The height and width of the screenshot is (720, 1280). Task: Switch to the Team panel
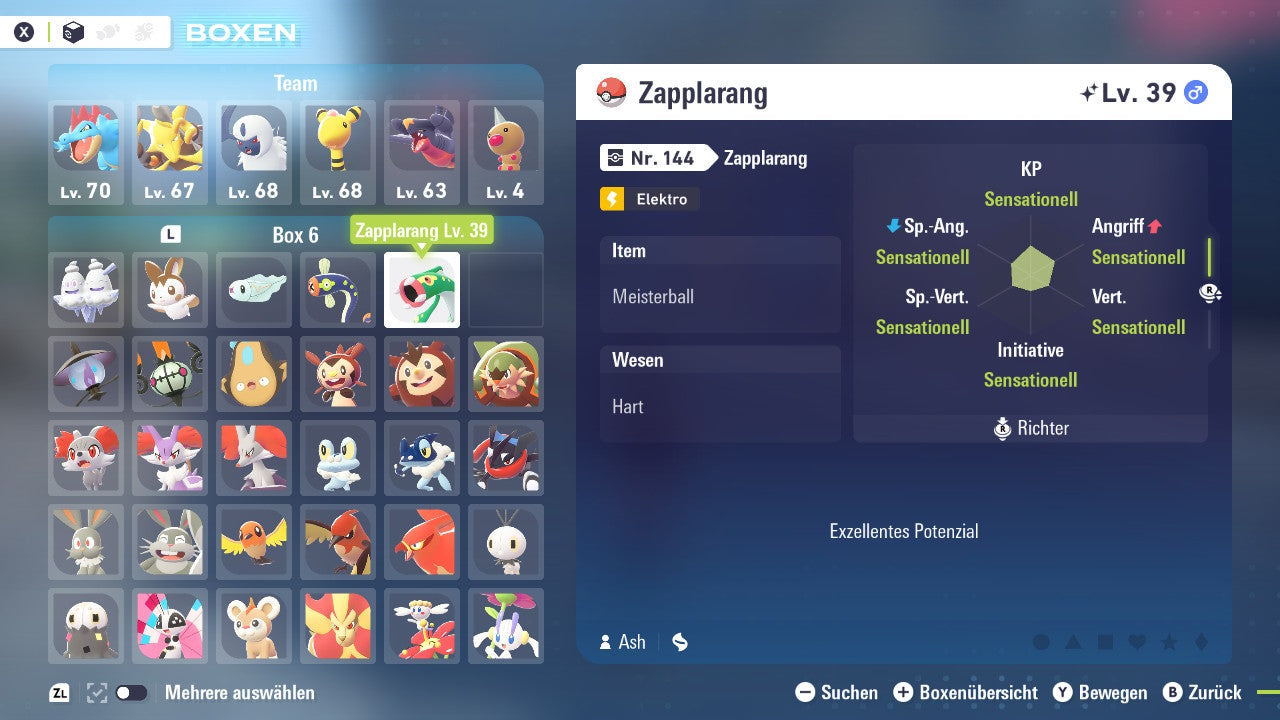click(x=296, y=83)
